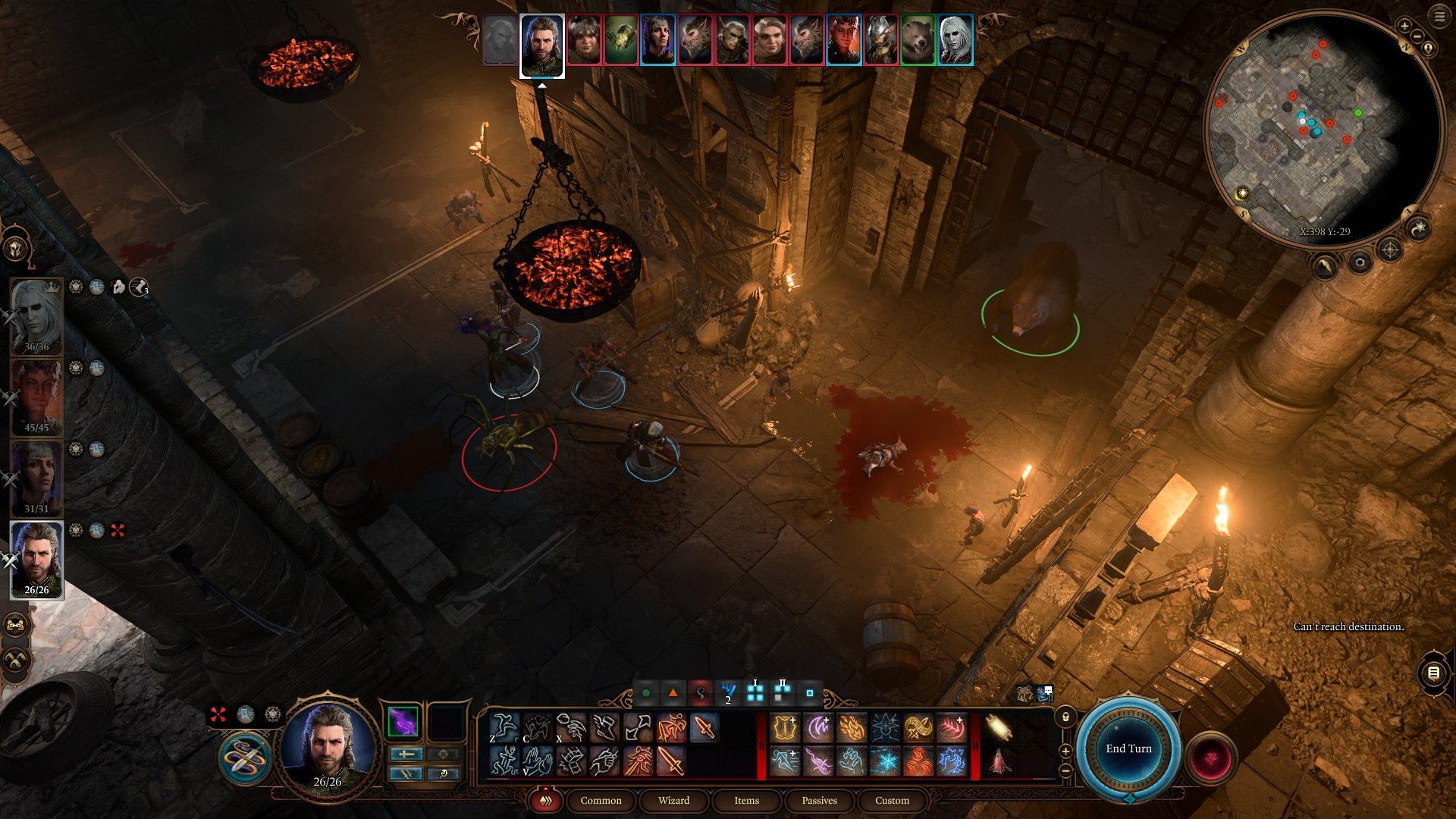Select the Passives hotbar tab
This screenshot has width=1456, height=819.
[819, 800]
